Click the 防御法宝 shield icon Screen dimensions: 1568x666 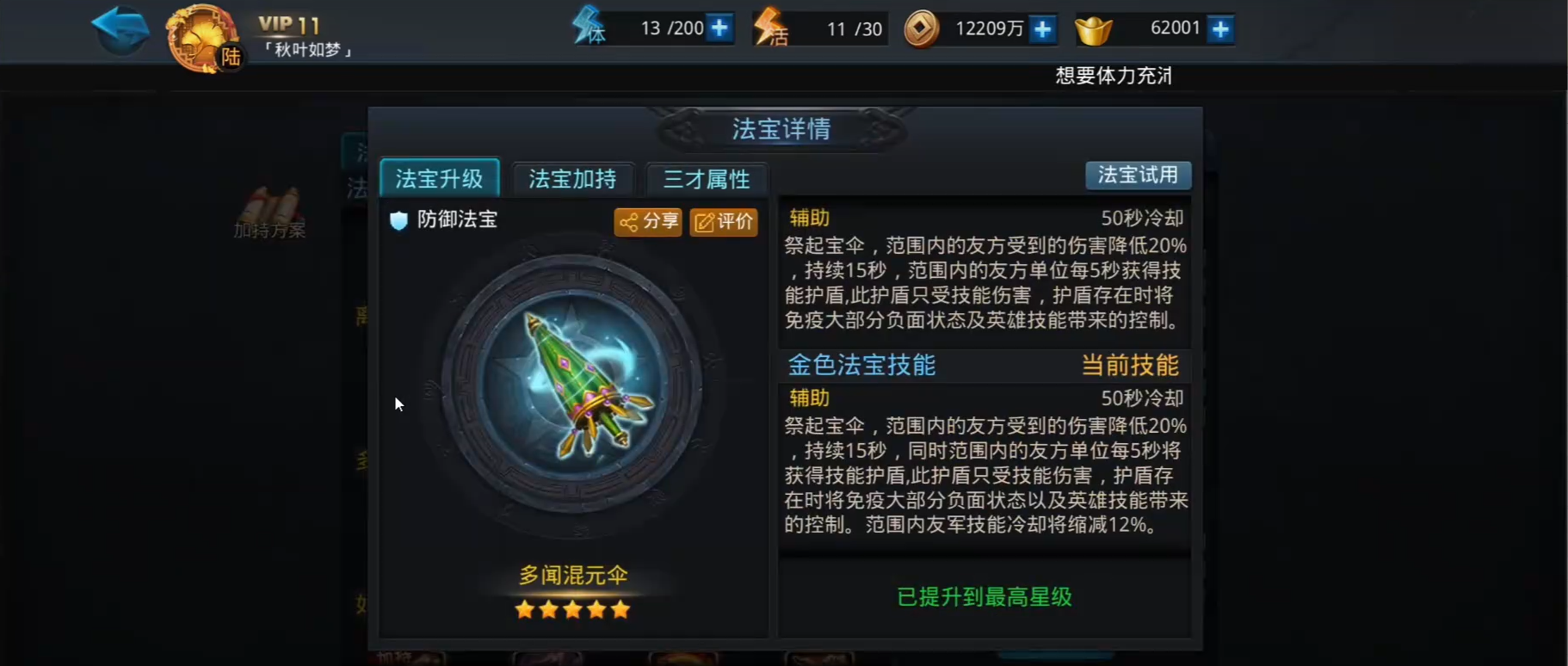[x=398, y=219]
